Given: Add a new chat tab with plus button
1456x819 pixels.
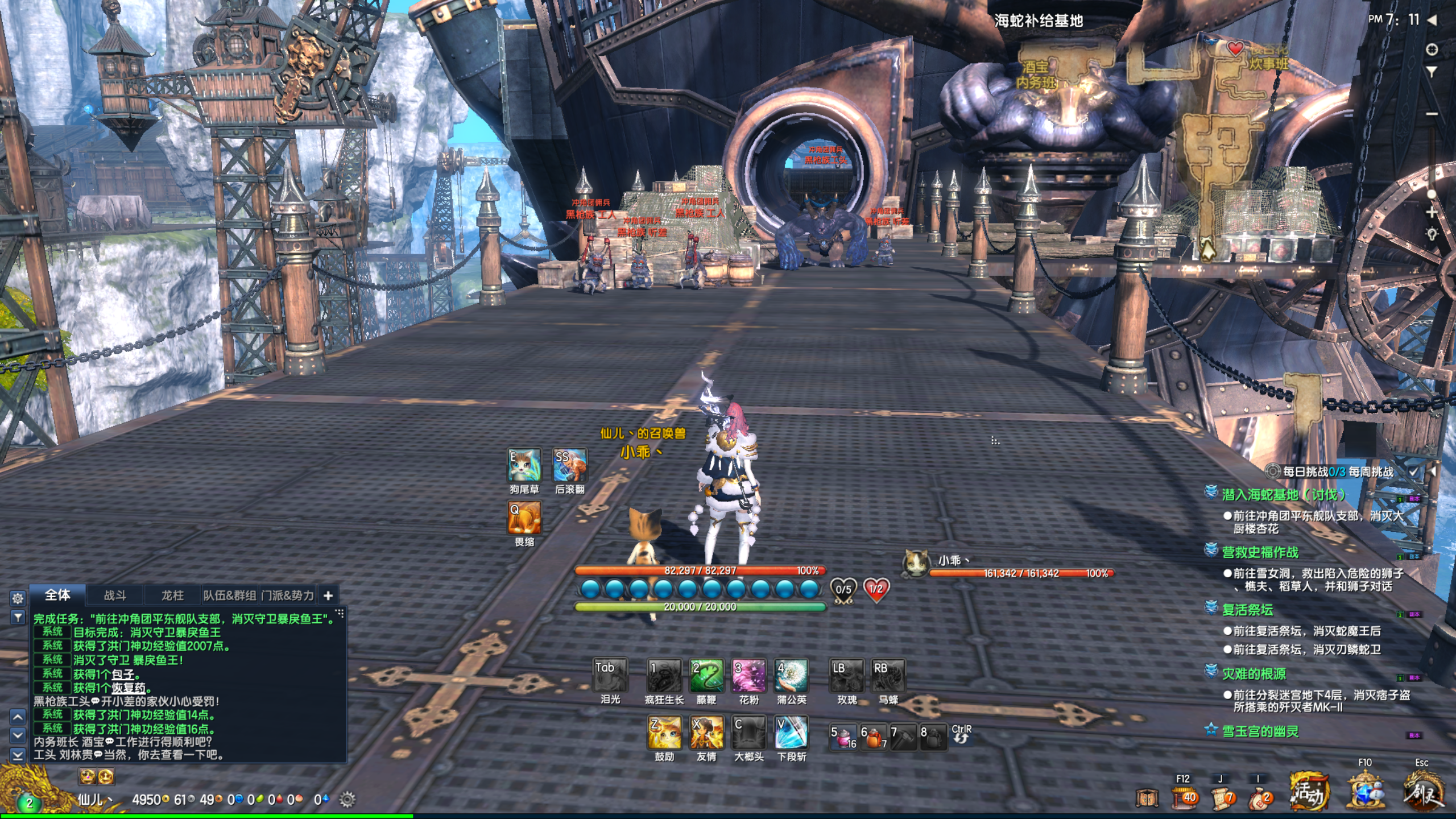Looking at the screenshot, I should coord(328,595).
